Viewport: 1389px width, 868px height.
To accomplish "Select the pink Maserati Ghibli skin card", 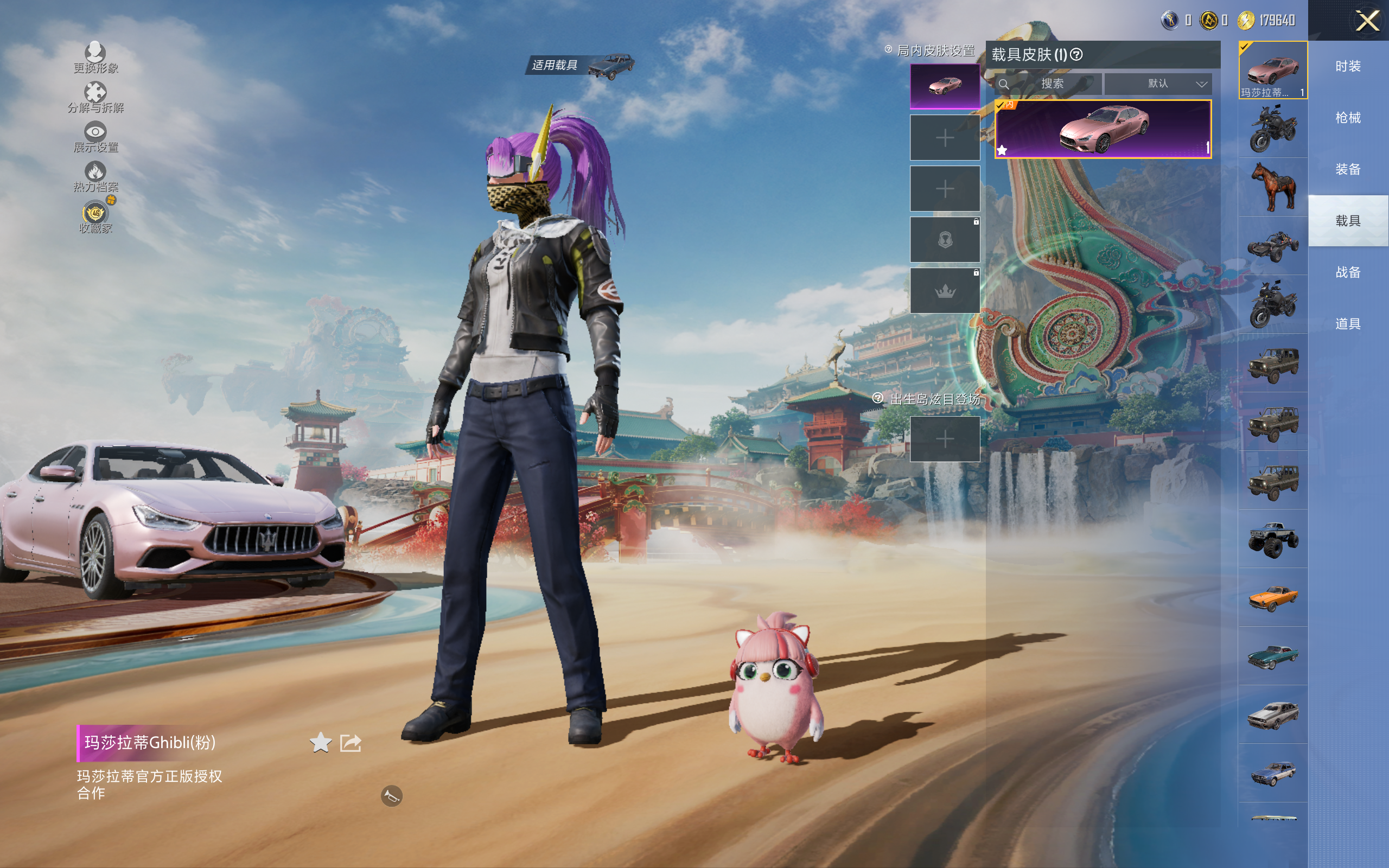I will pos(1103,129).
